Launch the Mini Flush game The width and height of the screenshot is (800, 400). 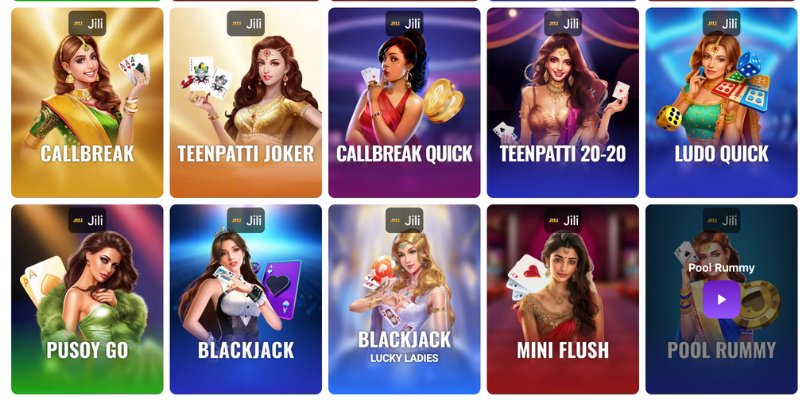562,300
